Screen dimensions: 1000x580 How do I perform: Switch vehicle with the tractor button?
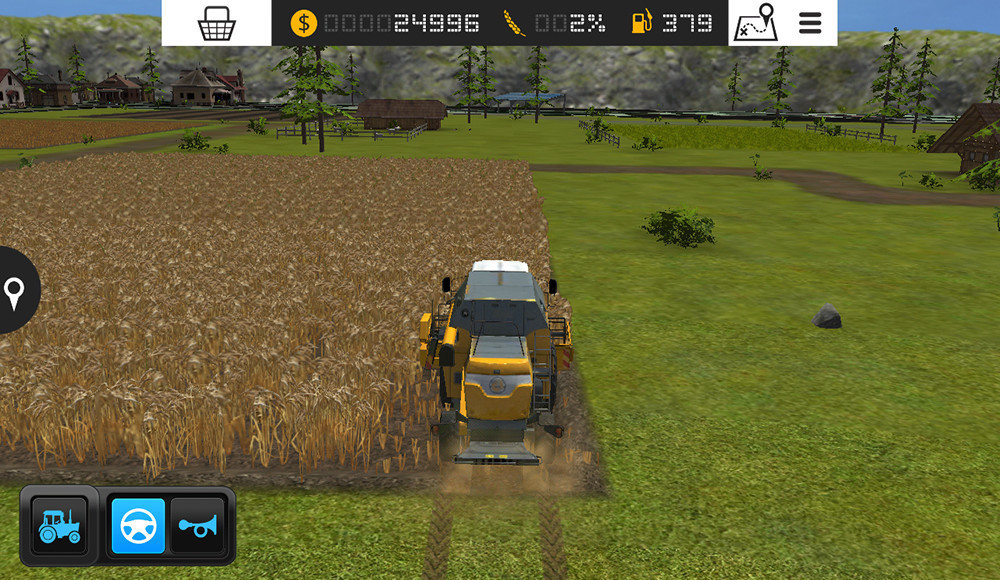coord(59,526)
